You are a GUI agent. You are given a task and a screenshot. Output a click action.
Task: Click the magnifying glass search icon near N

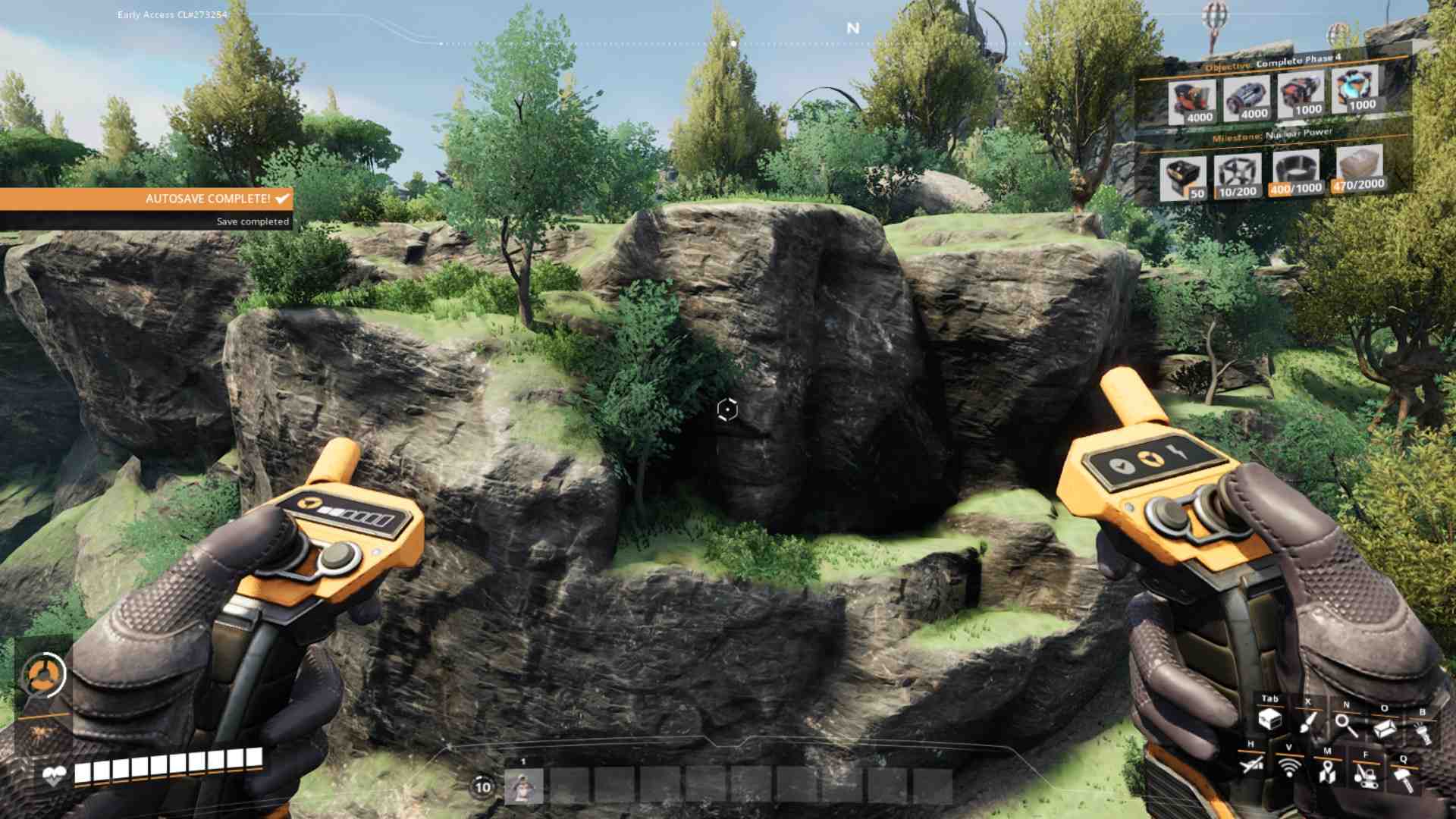tap(1347, 726)
